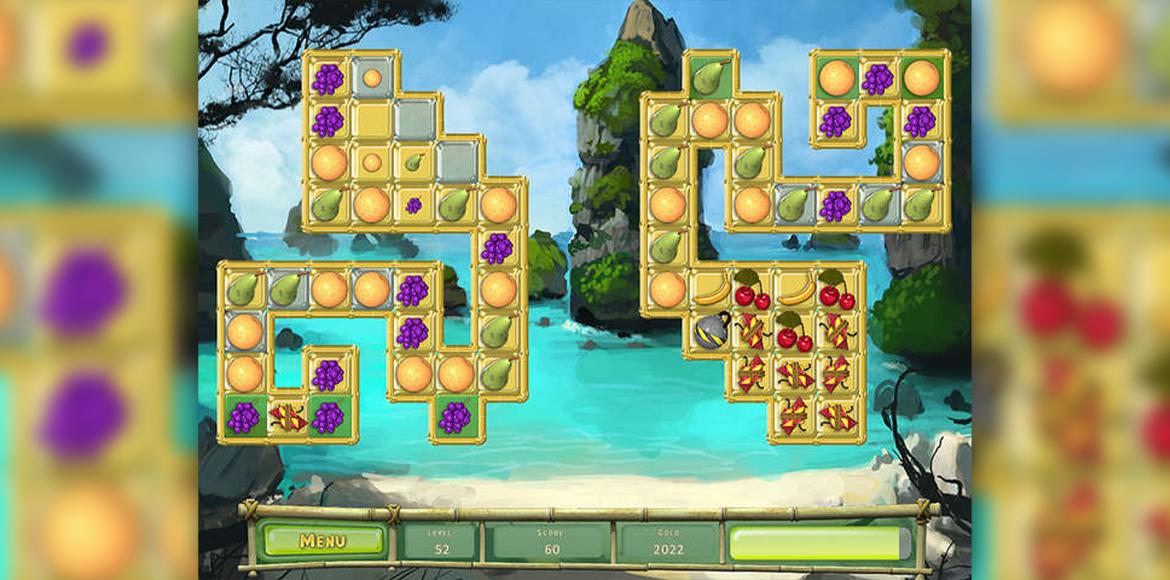
Task: Select the small pear tile
Action: (413, 162)
